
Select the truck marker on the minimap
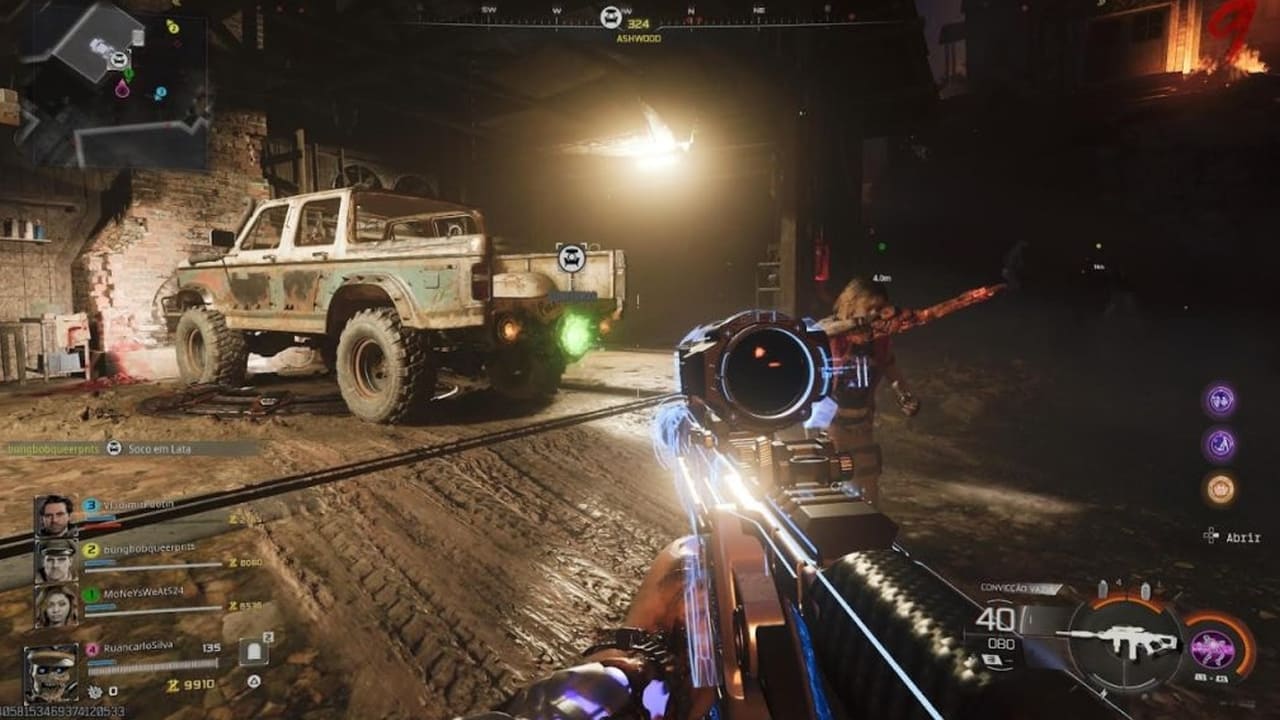pos(118,60)
